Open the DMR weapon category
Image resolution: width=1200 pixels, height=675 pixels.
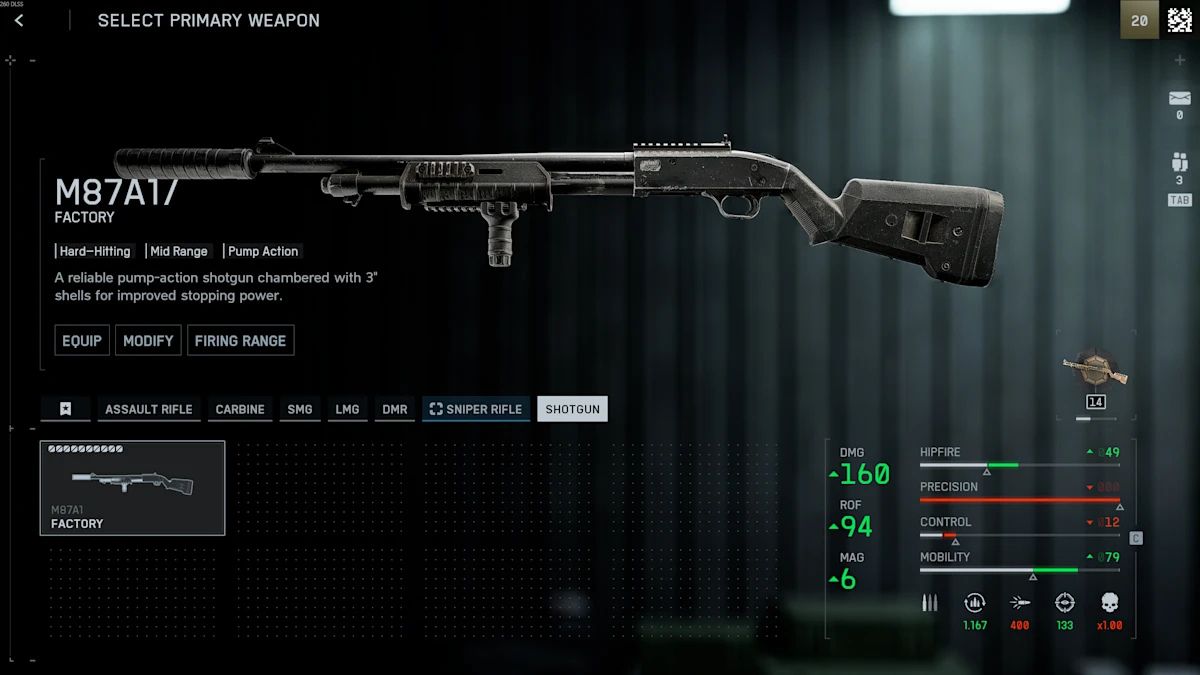pyautogui.click(x=395, y=409)
